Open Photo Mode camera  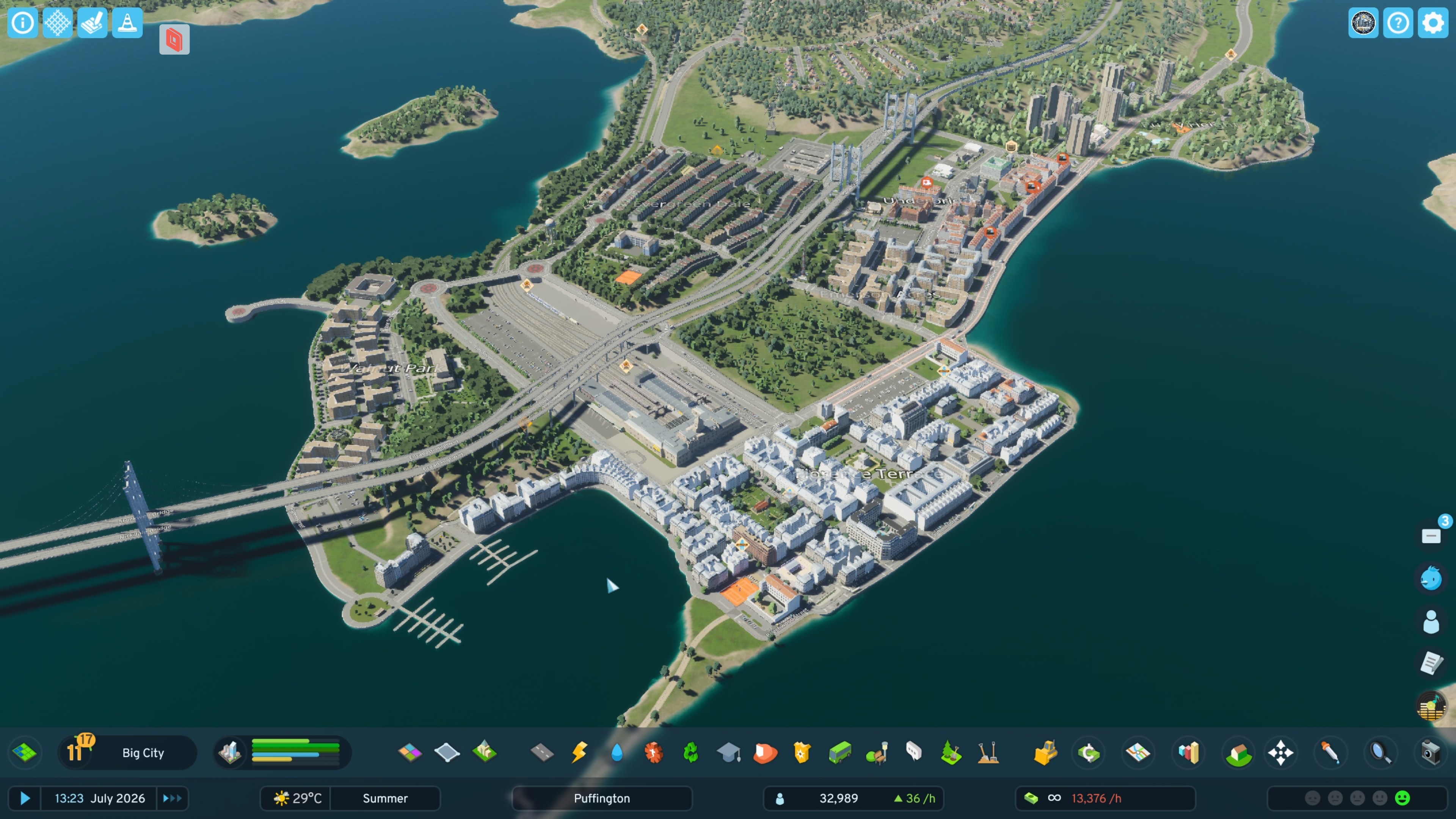coord(1430,752)
